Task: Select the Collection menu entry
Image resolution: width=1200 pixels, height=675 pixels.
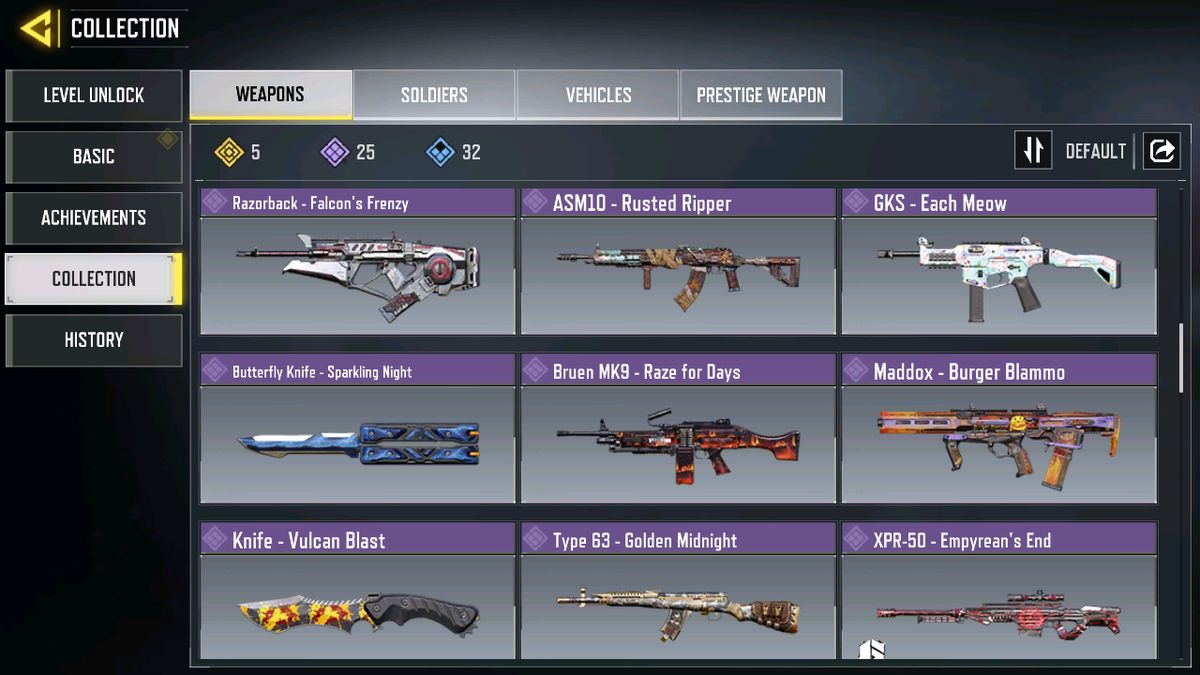Action: pyautogui.click(x=93, y=279)
